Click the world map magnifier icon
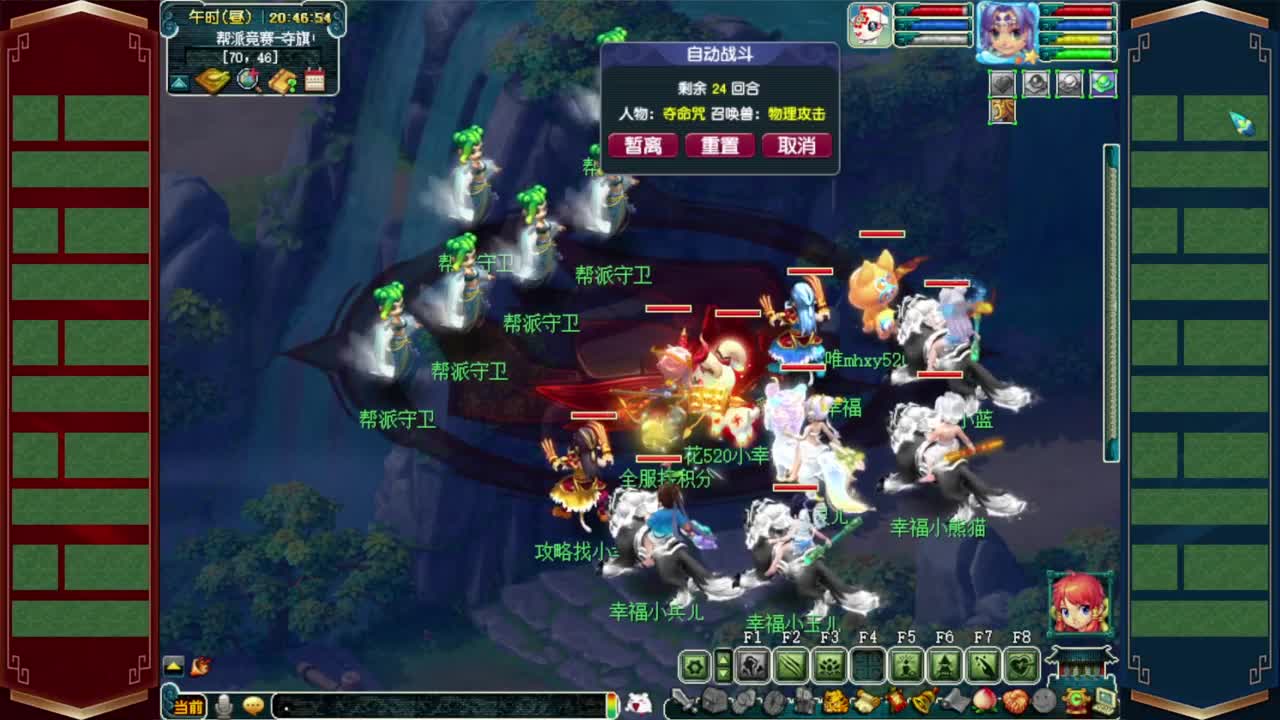1280x720 pixels. (247, 80)
